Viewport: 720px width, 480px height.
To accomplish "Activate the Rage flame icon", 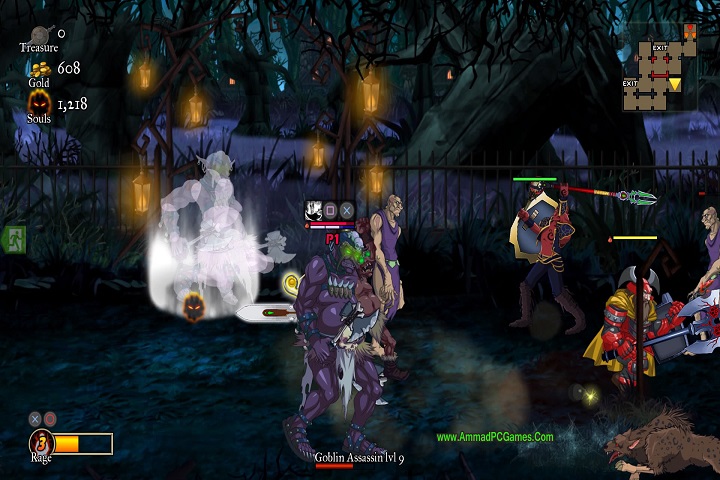I will (x=41, y=443).
